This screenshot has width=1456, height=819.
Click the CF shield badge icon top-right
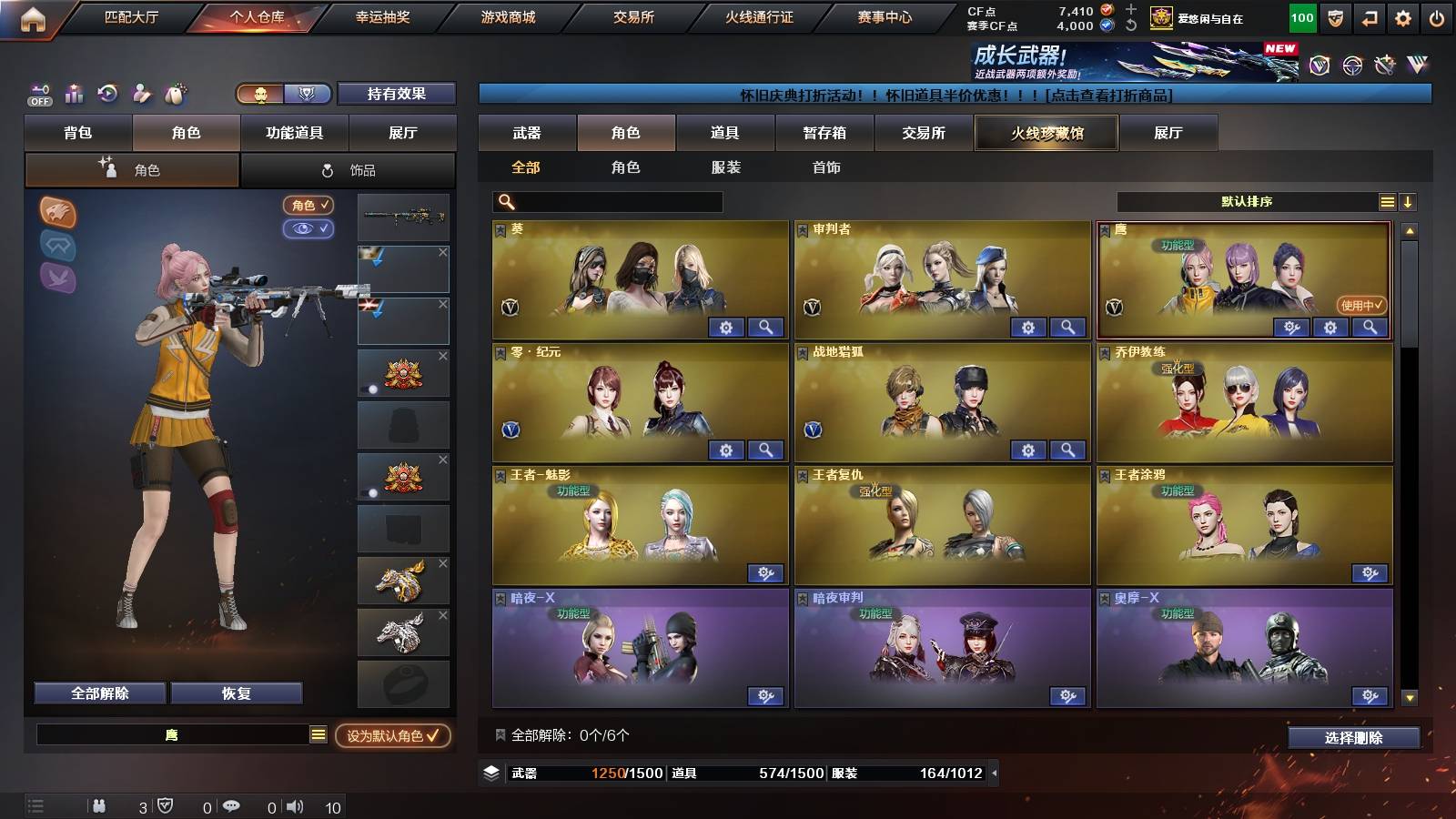(1335, 16)
